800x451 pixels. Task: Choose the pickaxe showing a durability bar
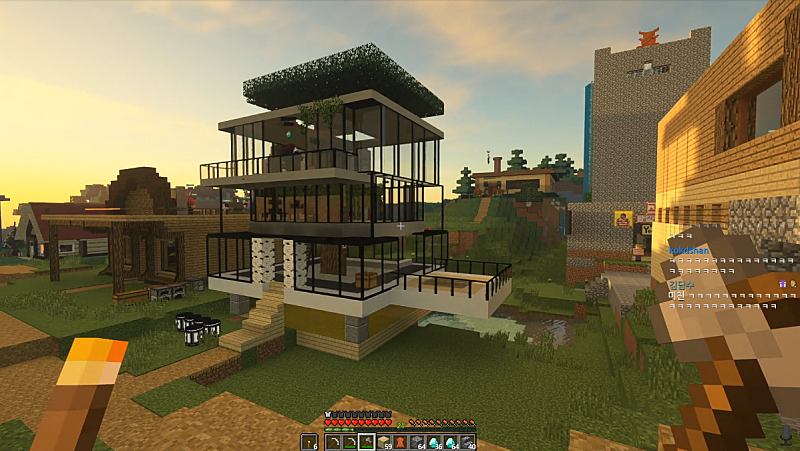pyautogui.click(x=350, y=442)
